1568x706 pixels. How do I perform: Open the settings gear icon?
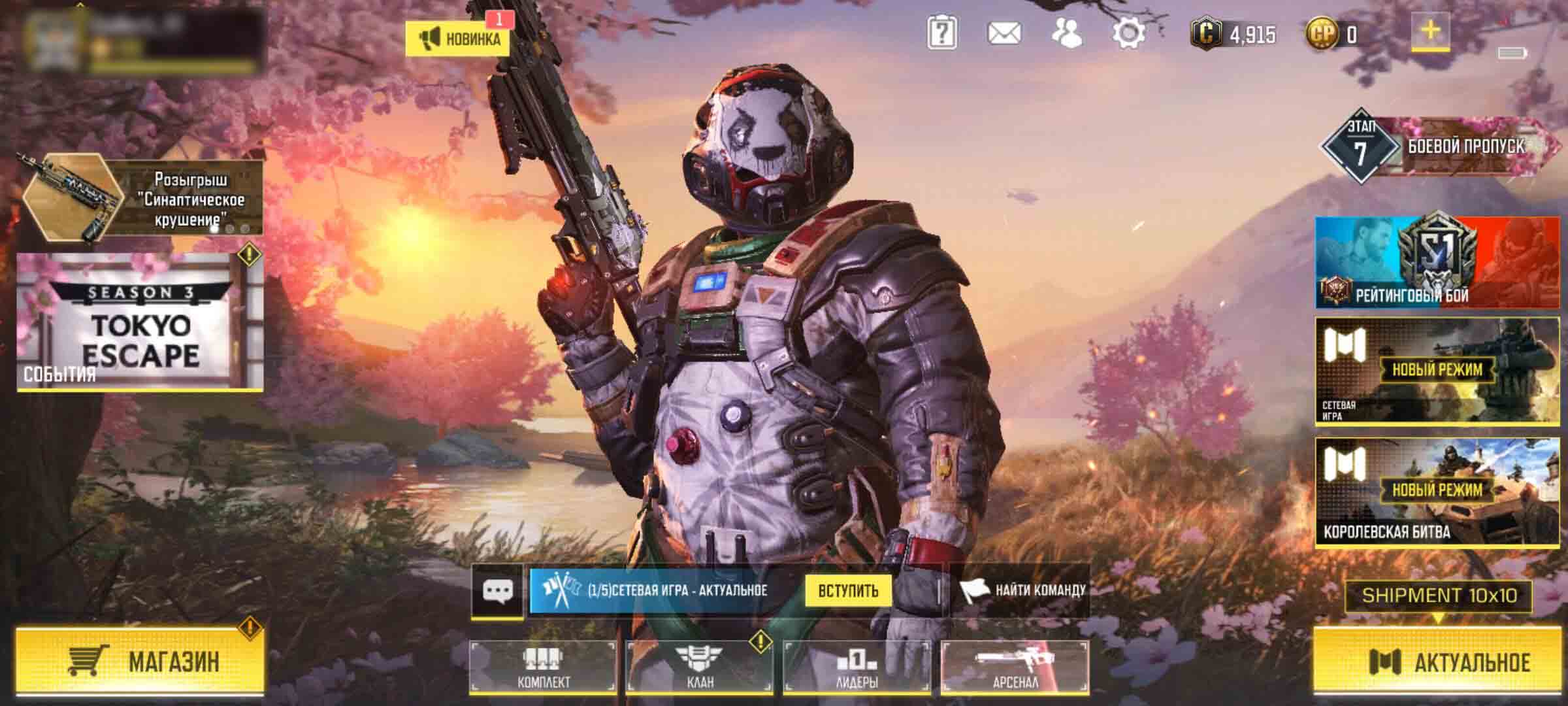pyautogui.click(x=1128, y=33)
